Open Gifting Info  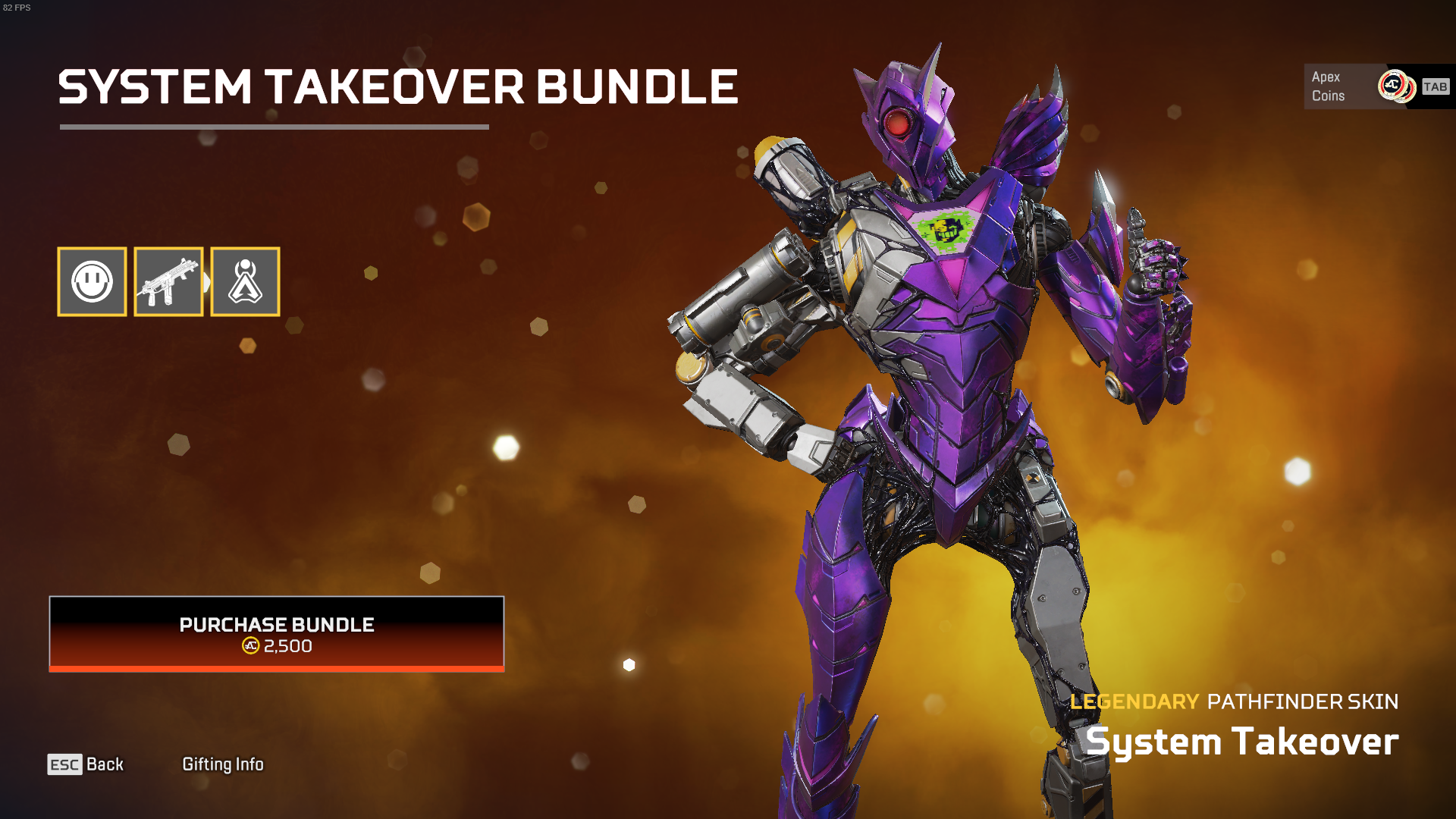[x=223, y=764]
